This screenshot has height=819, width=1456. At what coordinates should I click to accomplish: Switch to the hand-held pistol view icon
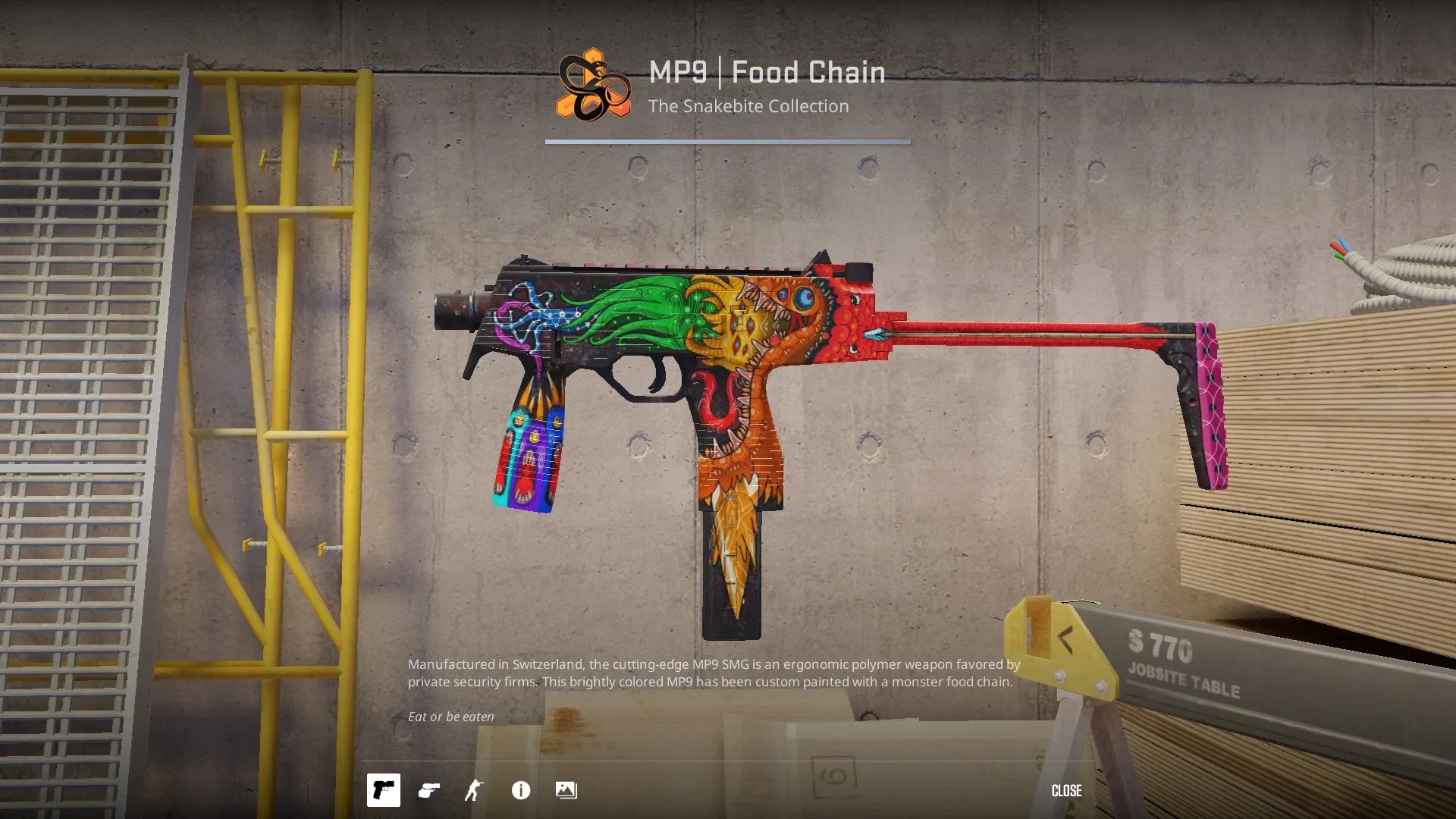pos(429,790)
